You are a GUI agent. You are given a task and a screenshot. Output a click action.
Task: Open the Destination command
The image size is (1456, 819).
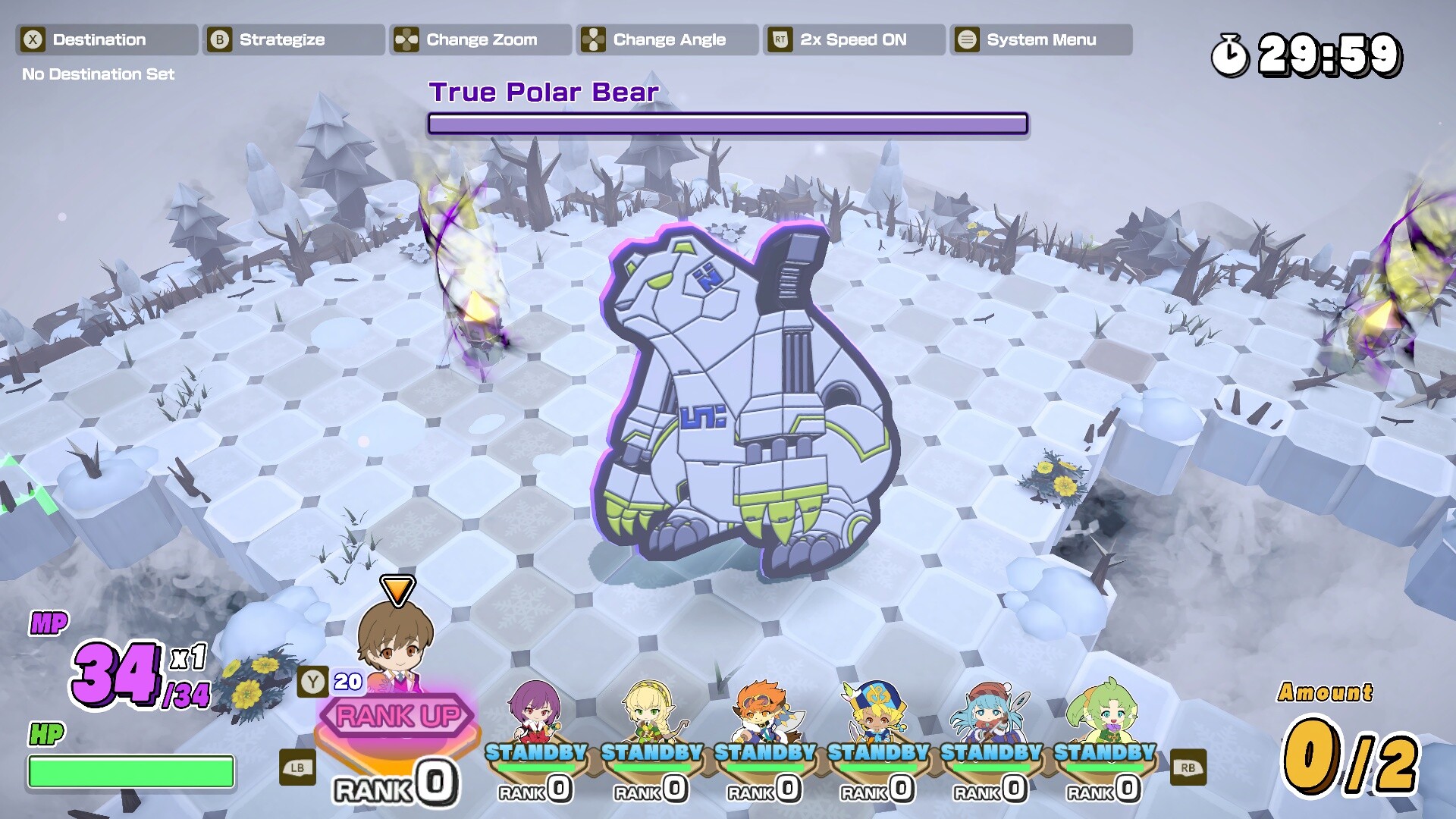point(106,39)
